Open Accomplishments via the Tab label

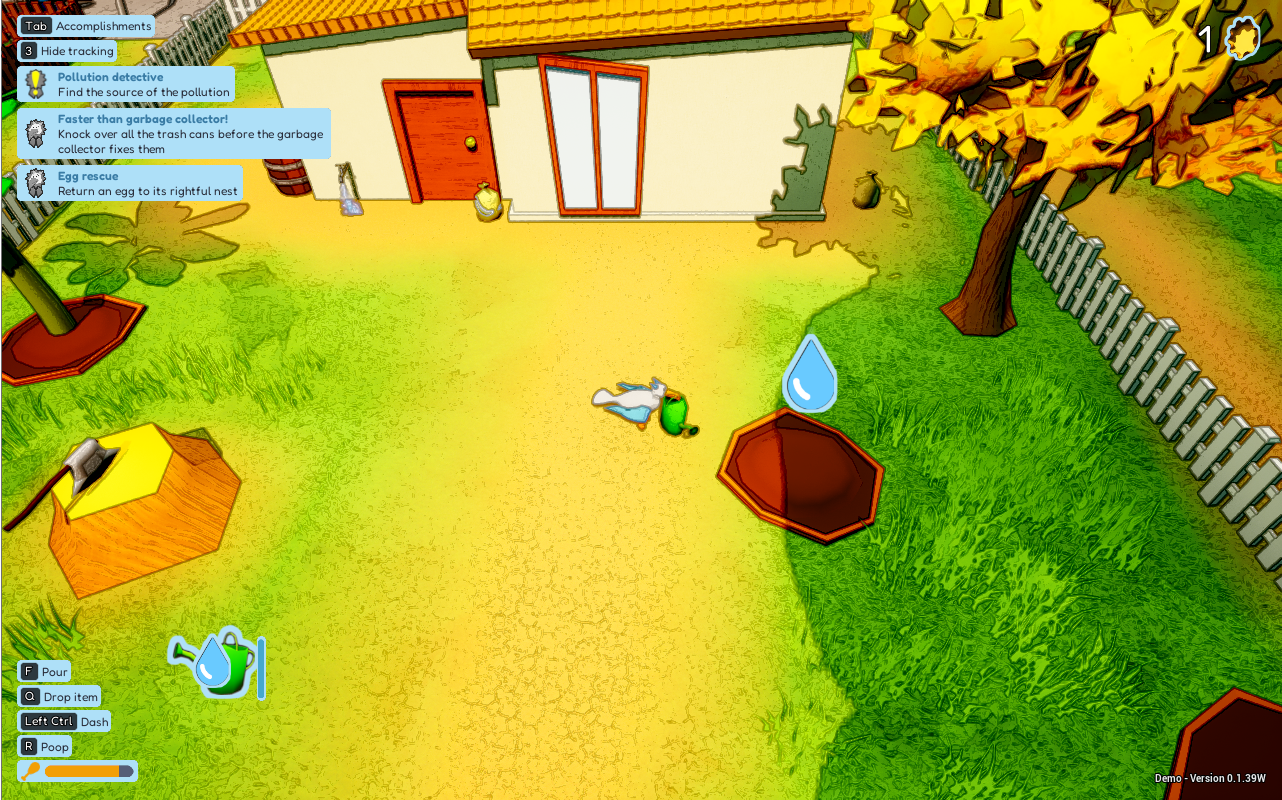(37, 26)
